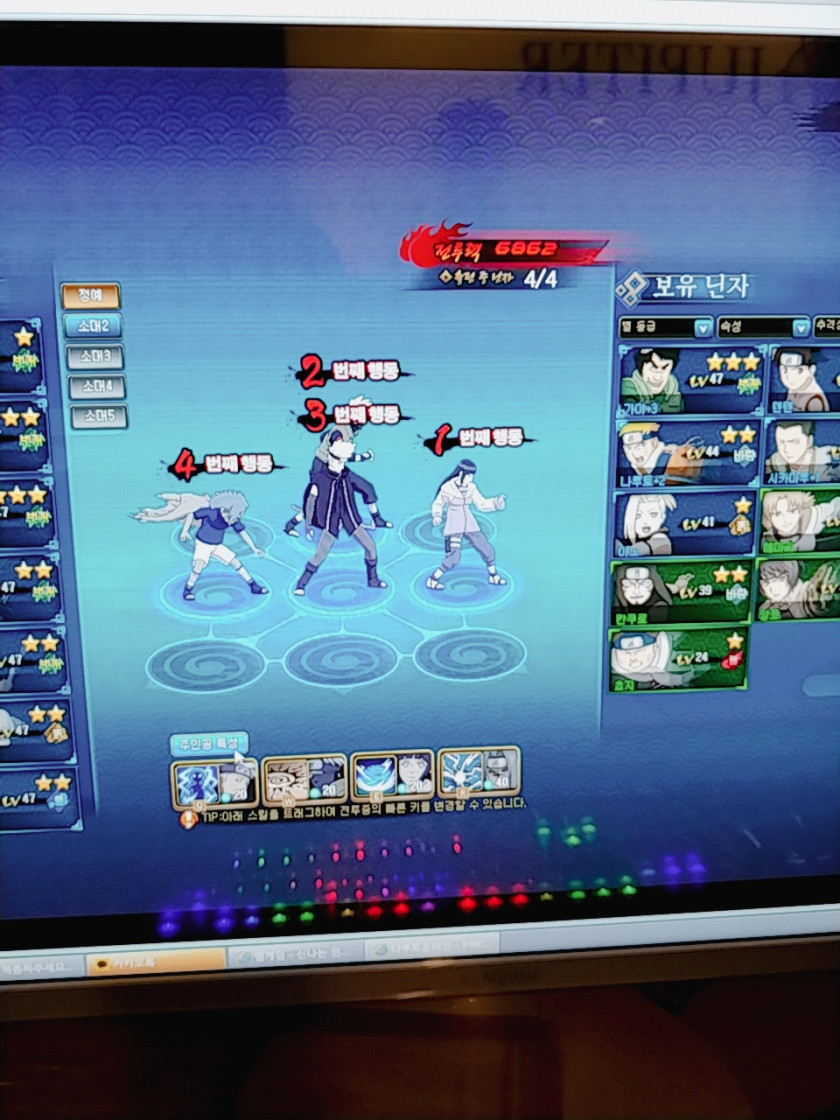Select the eye pattern skill slot
This screenshot has width=840, height=1120.
303,780
